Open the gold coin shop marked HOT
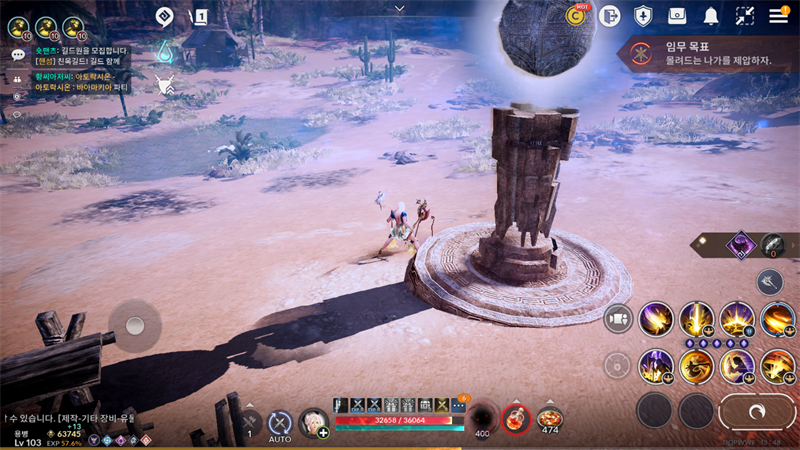Image resolution: width=800 pixels, height=450 pixels. click(x=576, y=15)
